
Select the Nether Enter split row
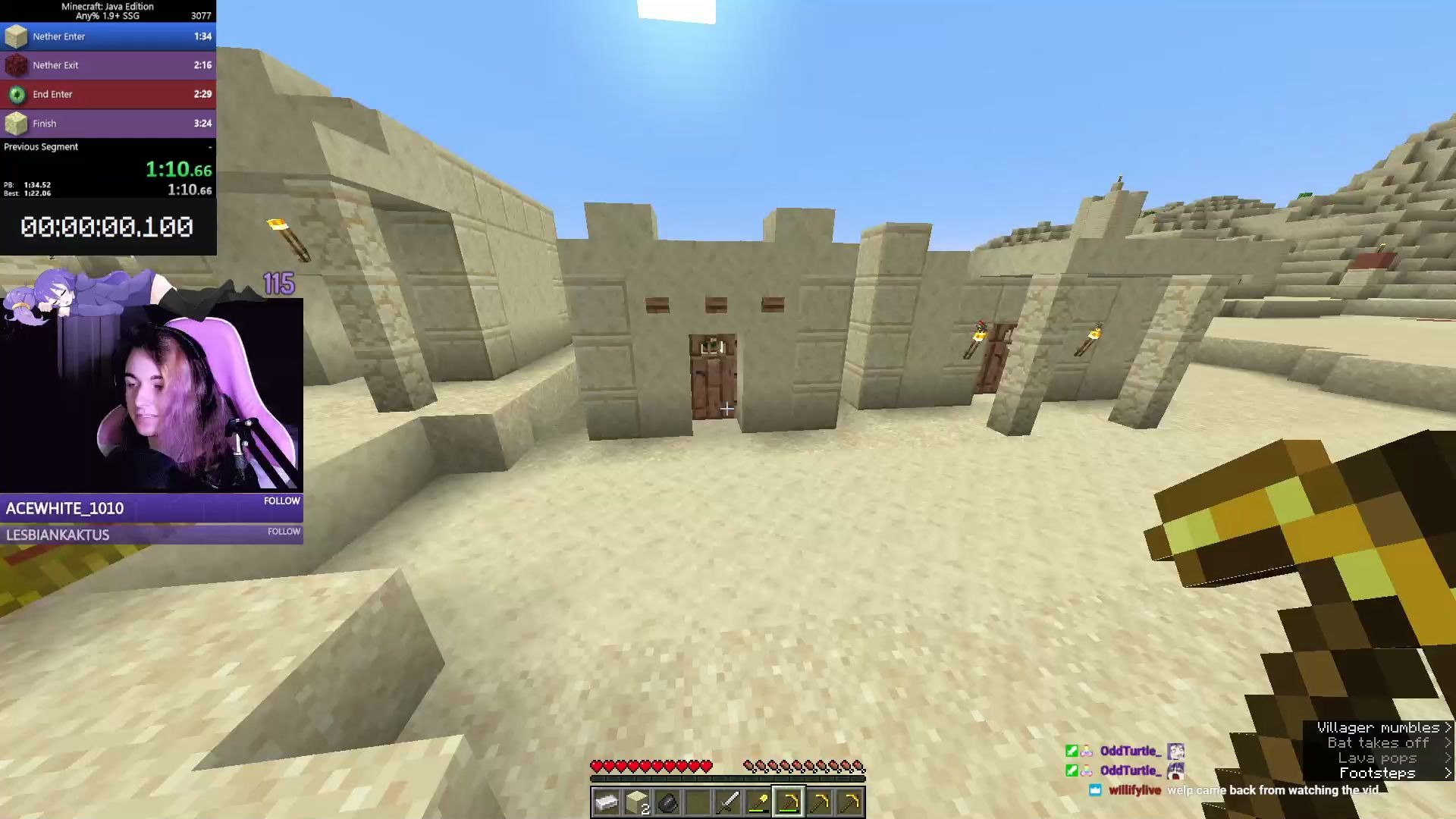(108, 36)
